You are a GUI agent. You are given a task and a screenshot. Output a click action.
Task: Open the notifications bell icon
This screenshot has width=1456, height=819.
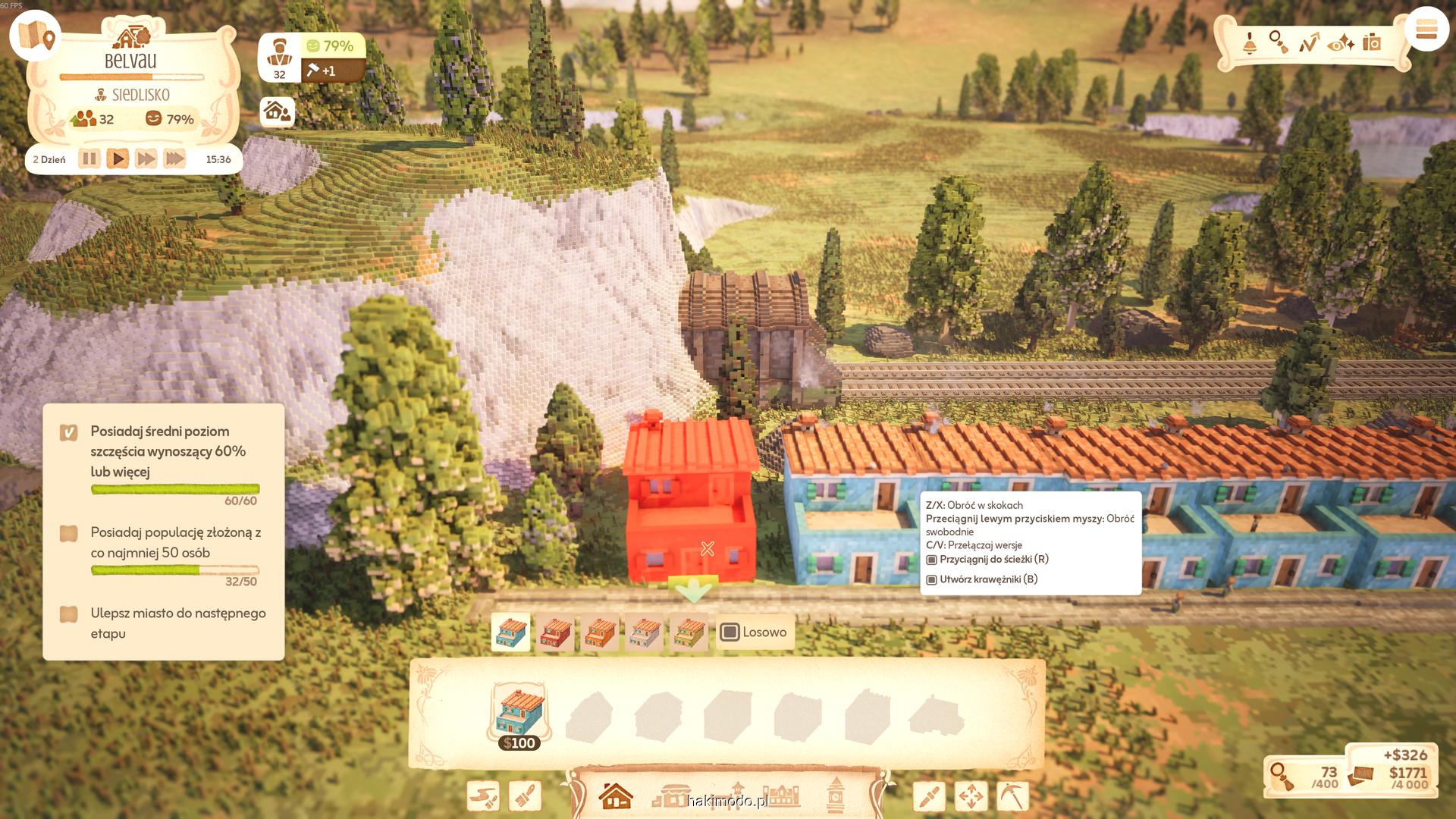pos(1249,43)
